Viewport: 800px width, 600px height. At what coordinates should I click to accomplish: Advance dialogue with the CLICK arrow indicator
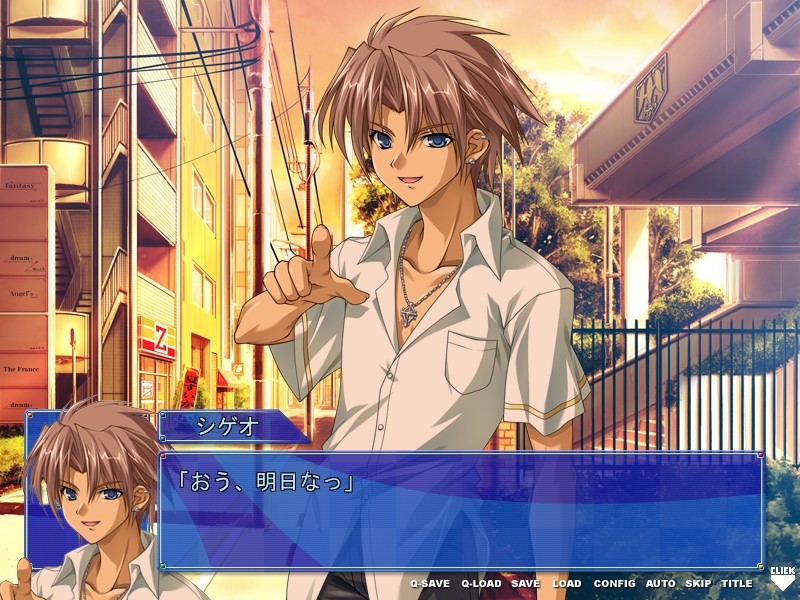[781, 578]
